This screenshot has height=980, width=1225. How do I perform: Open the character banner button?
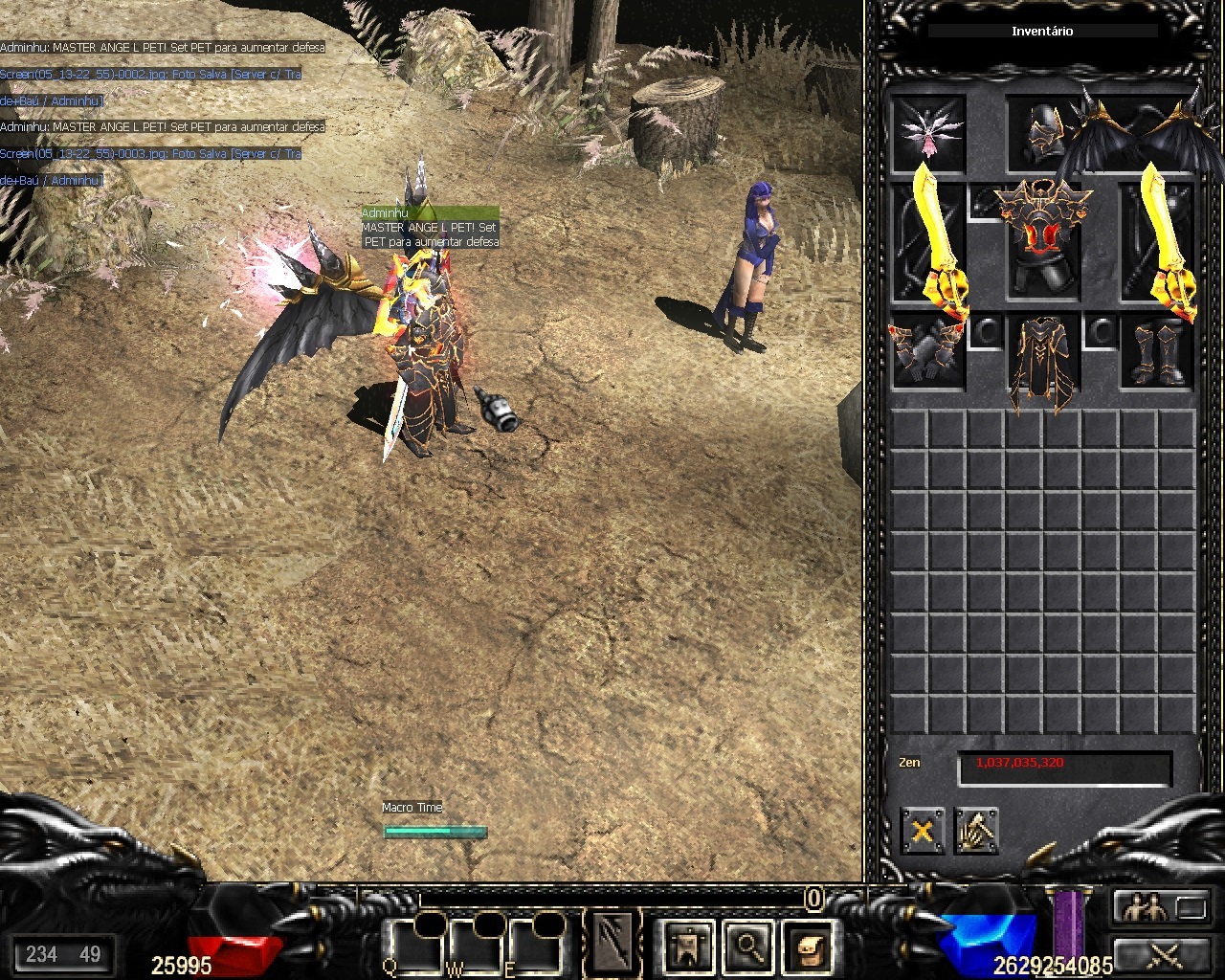tap(688, 947)
